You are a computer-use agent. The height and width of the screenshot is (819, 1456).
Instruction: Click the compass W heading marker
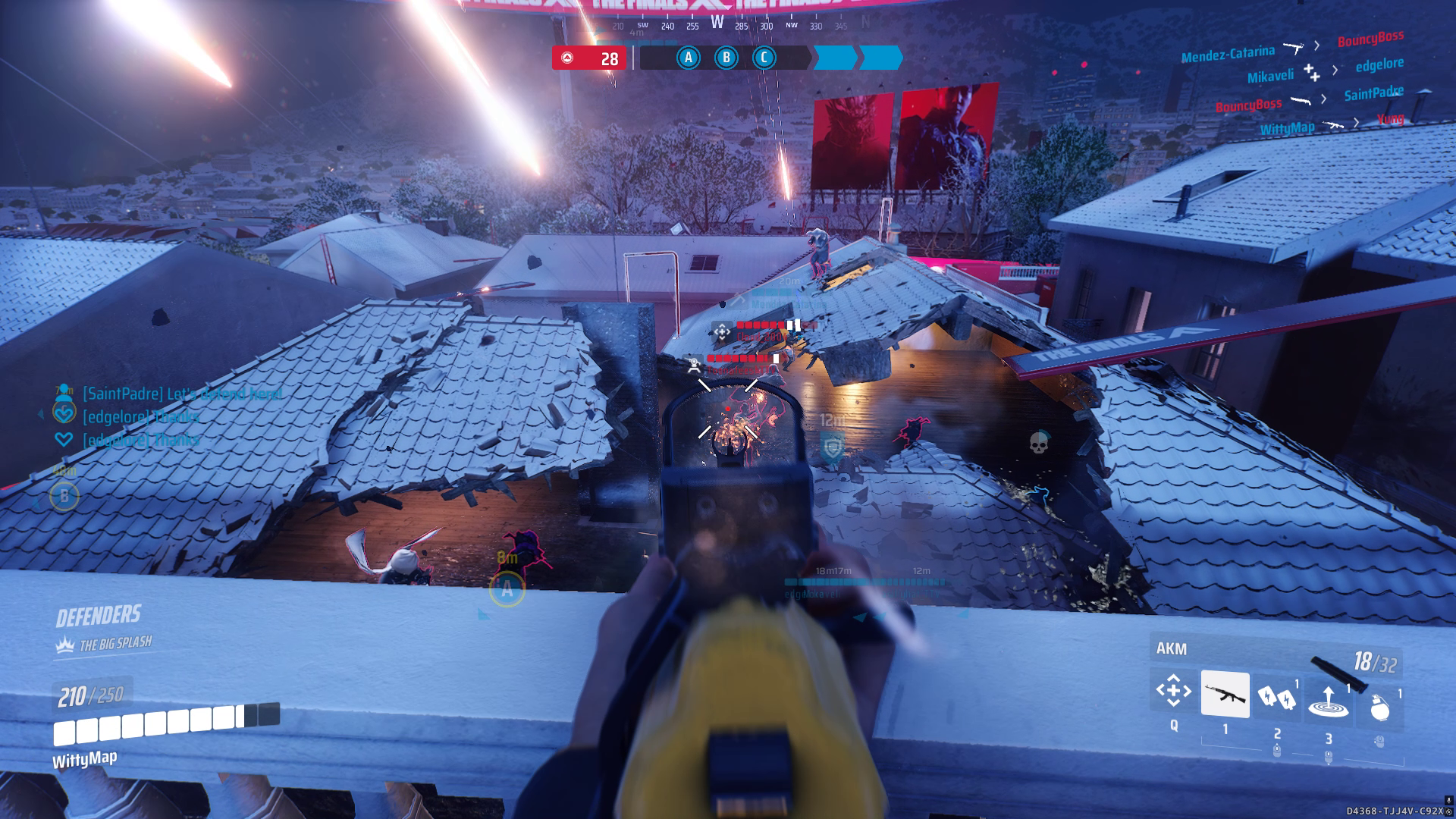(717, 23)
